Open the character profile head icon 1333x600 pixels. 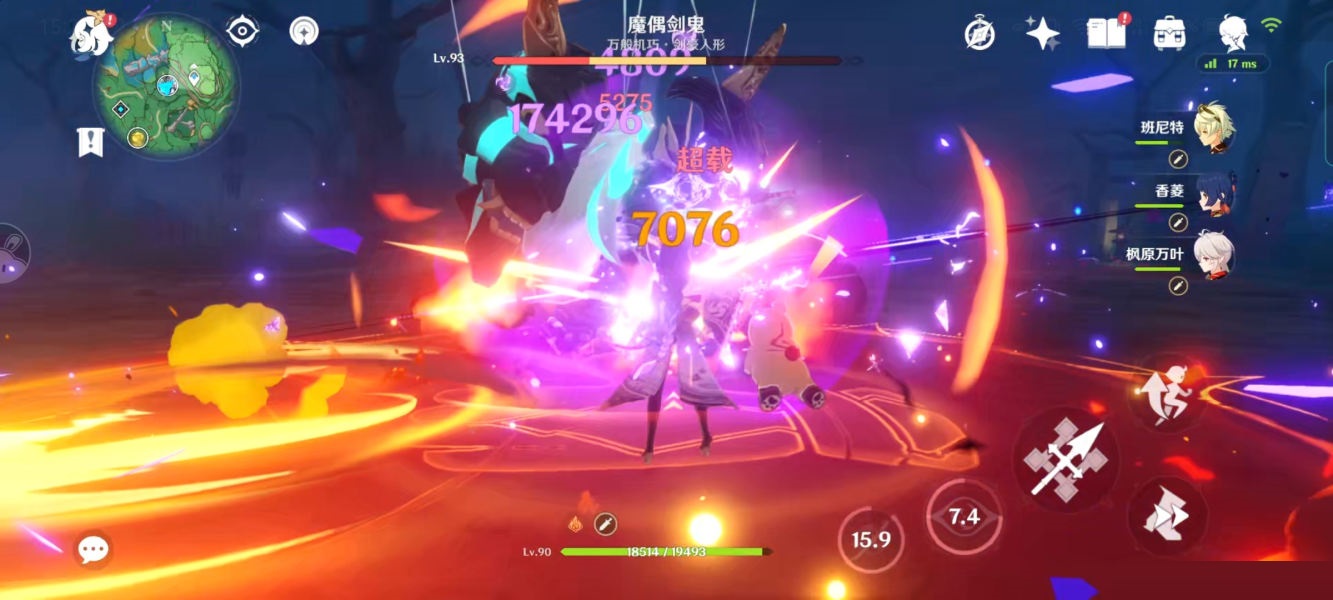1233,33
